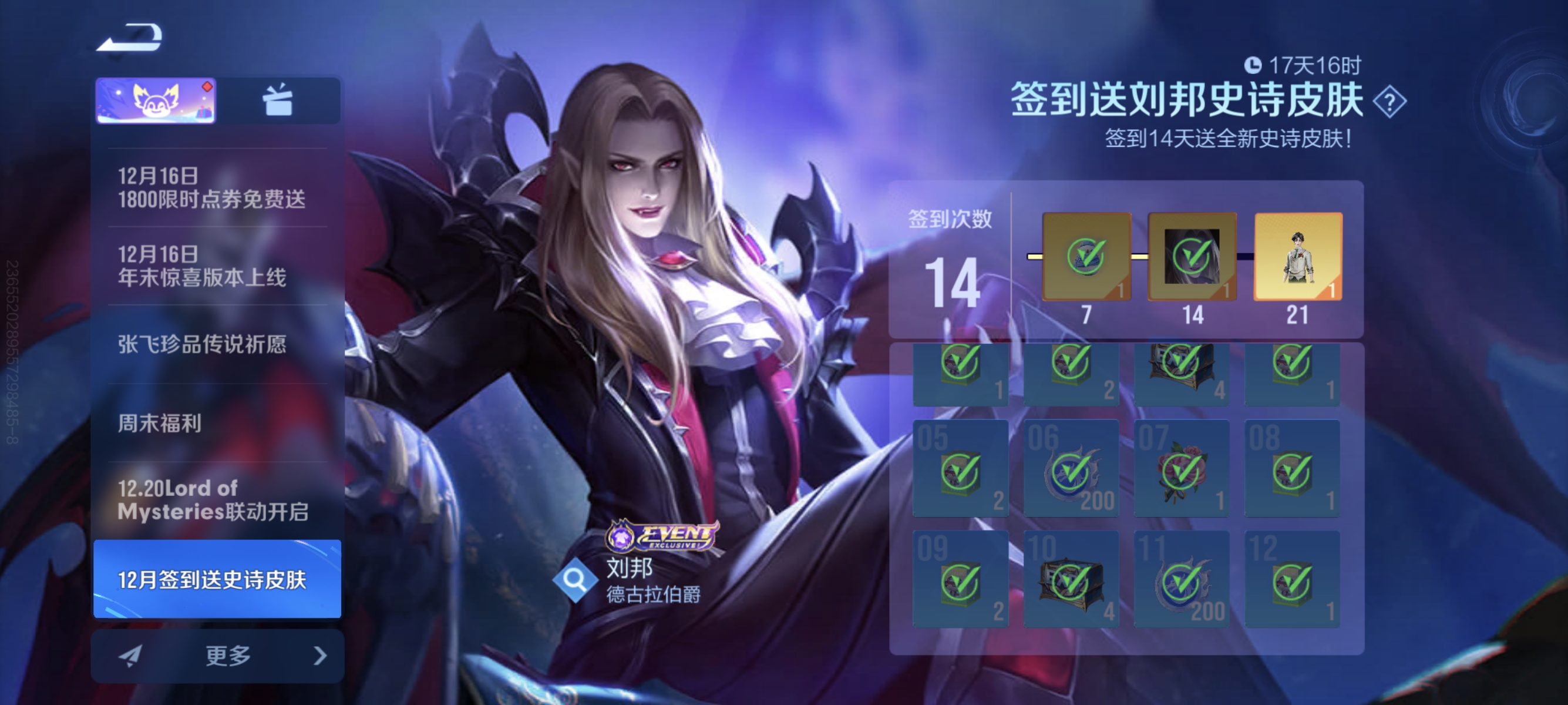Click the mascot banner at the sidebar top
The width and height of the screenshot is (1568, 705).
tap(155, 101)
